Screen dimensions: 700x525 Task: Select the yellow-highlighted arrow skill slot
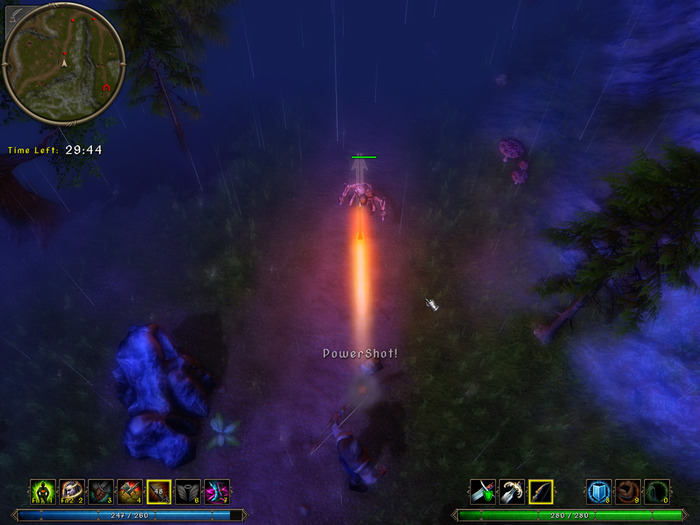[x=158, y=491]
